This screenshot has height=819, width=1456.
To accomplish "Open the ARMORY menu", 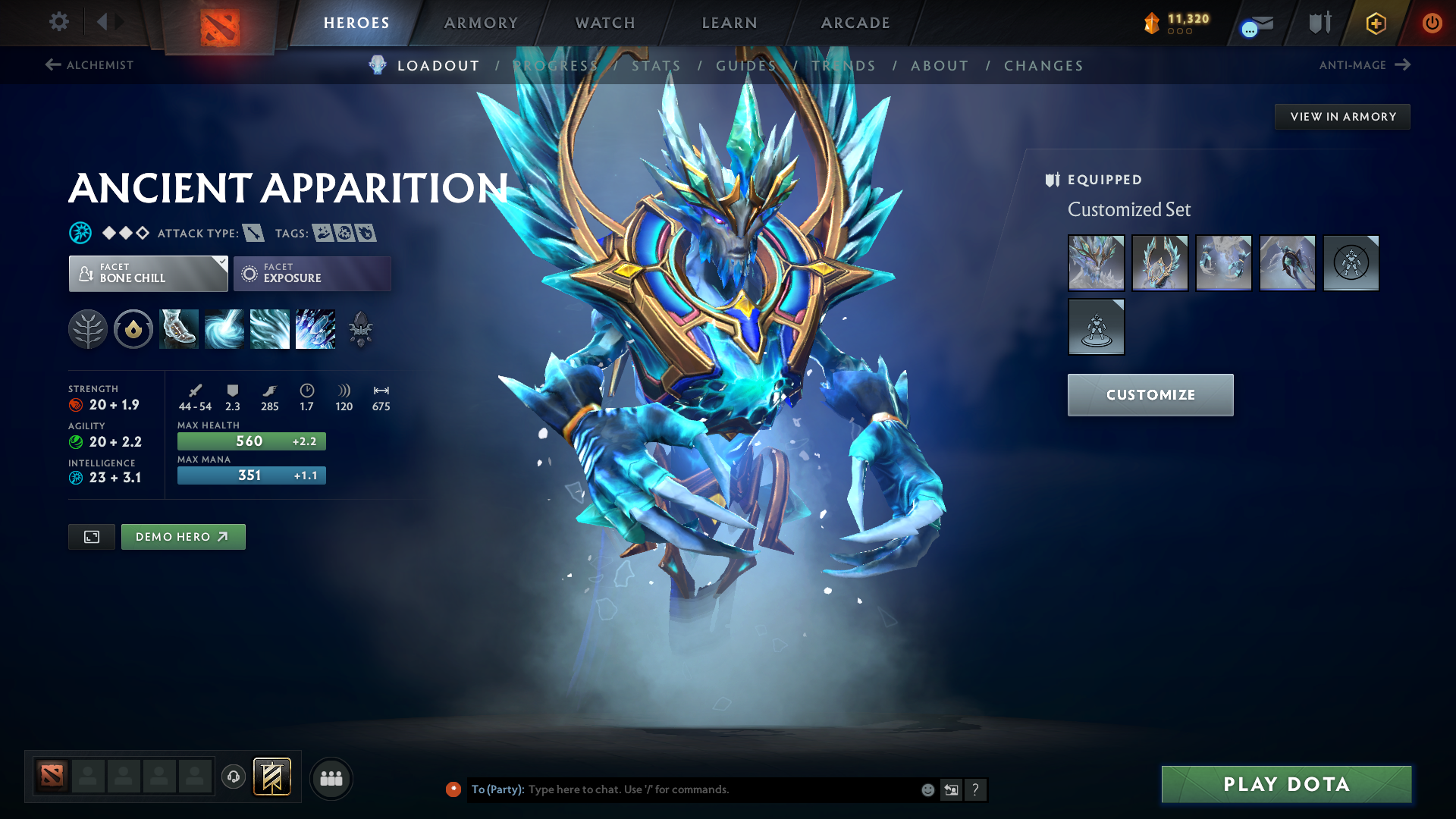I will coord(481,23).
